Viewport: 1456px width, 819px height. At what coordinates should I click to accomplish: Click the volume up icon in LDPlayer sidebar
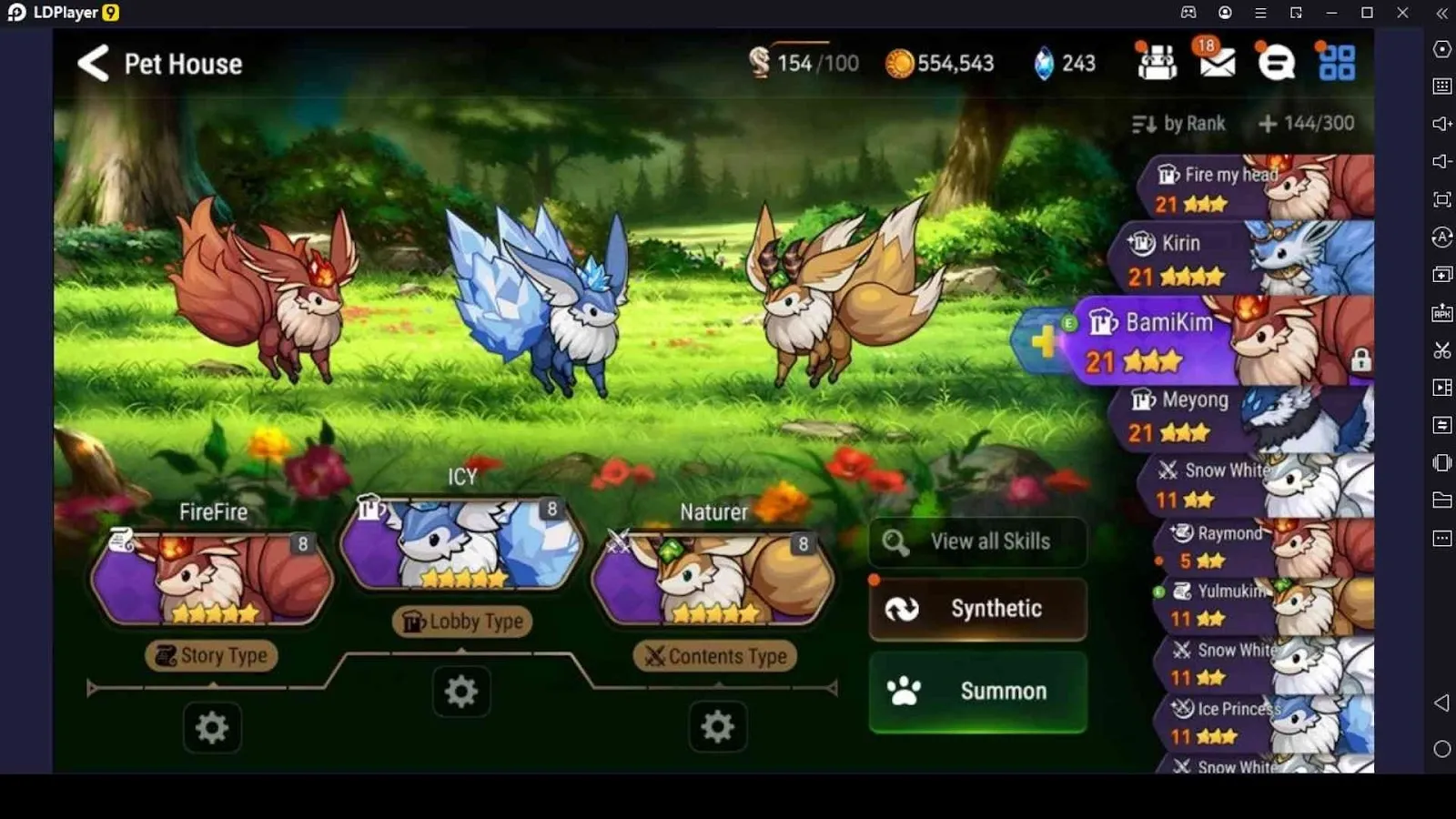point(1441,124)
